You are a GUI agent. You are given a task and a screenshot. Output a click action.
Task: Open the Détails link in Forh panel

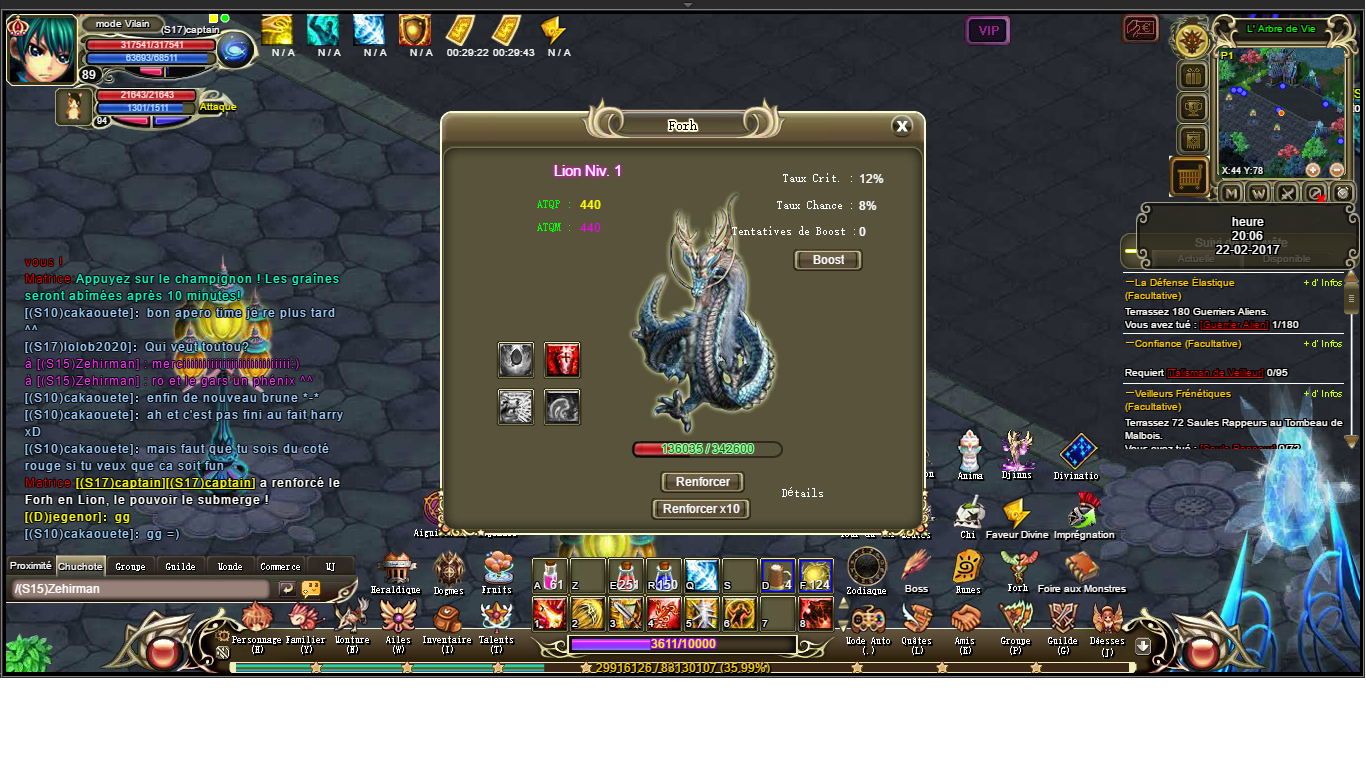tap(802, 493)
